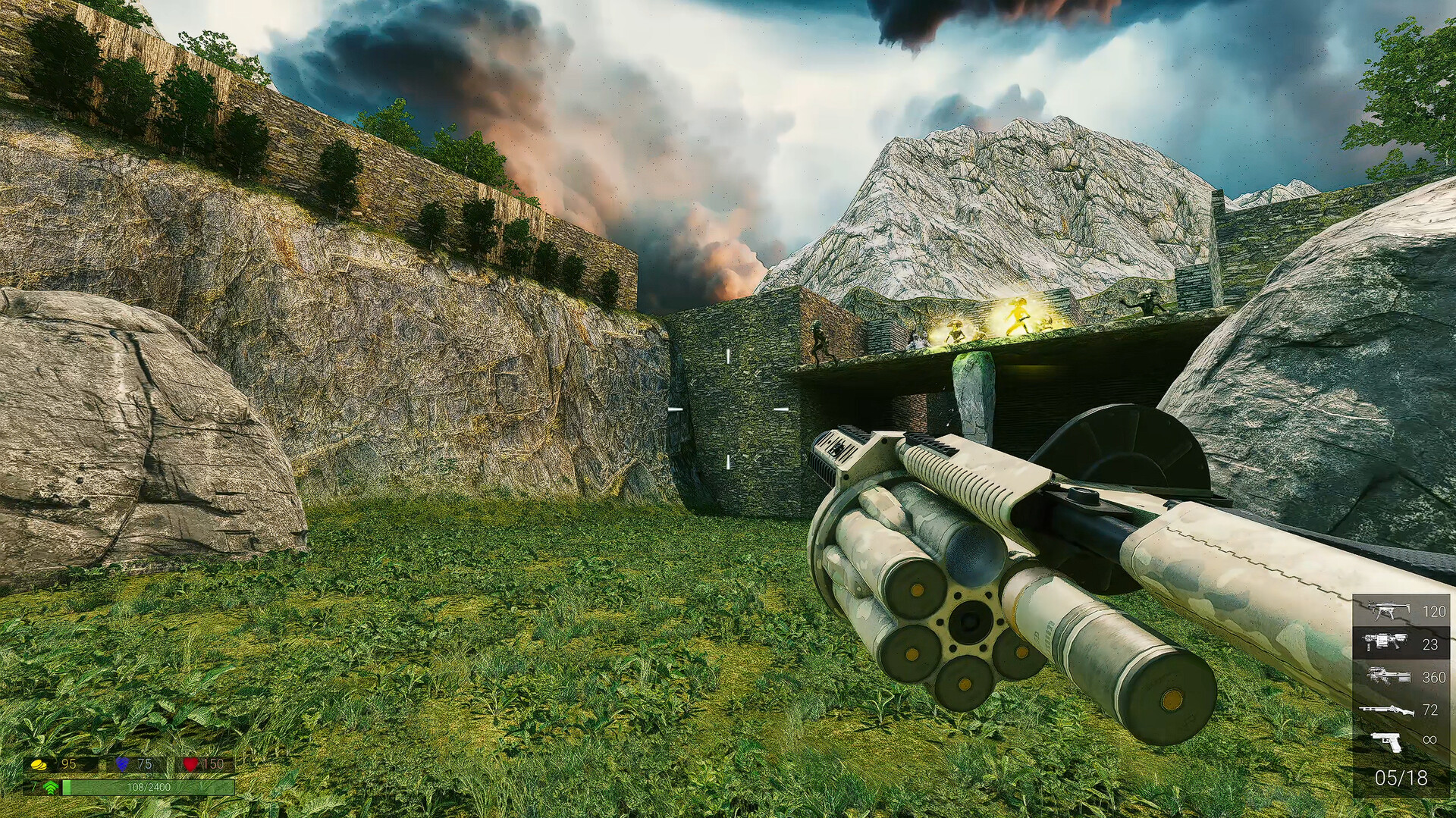Viewport: 1456px width, 818px height.
Task: Click the gold coins icon in the HUD
Action: (x=39, y=764)
